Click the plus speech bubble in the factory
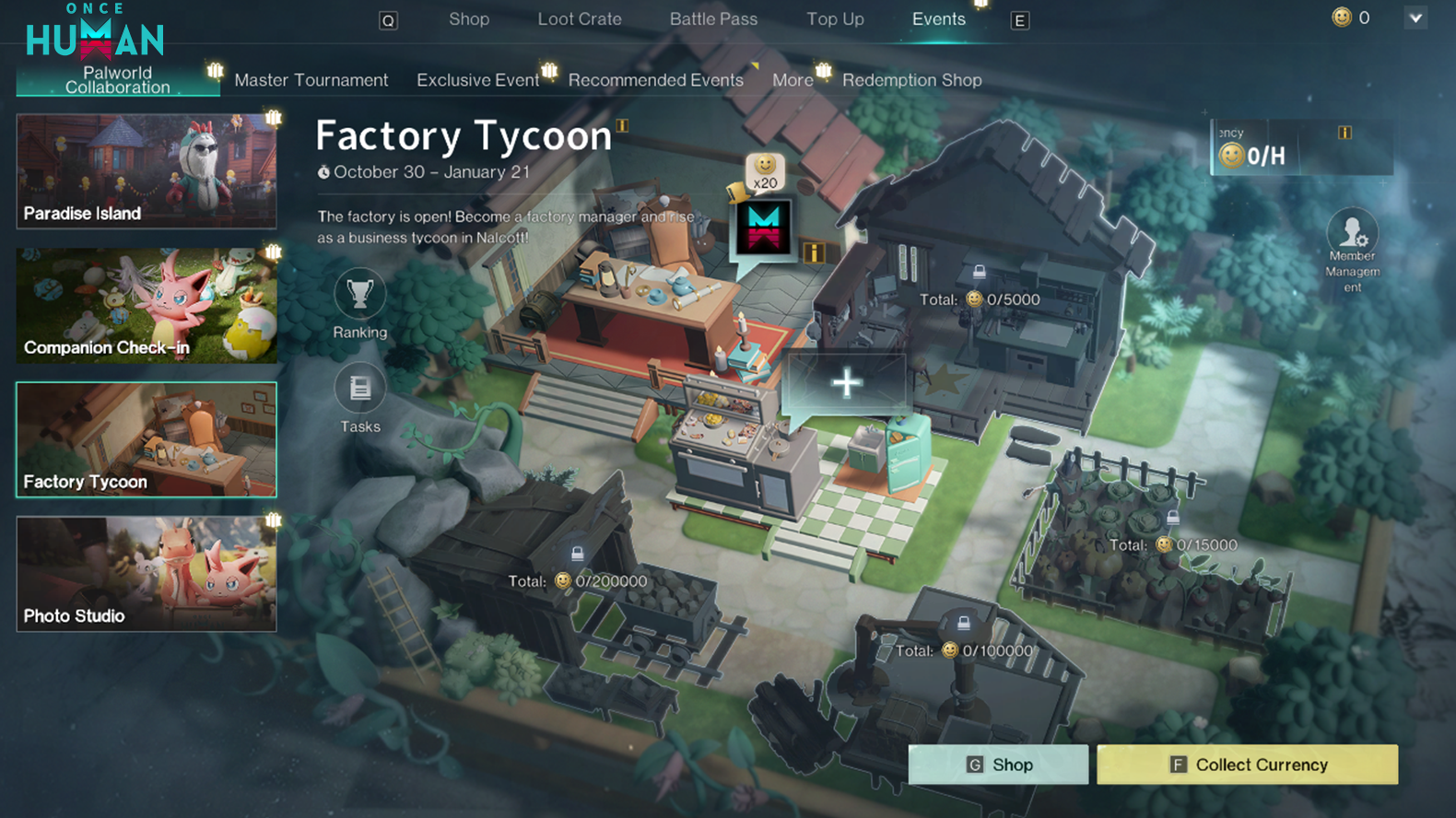The height and width of the screenshot is (818, 1456). point(847,381)
